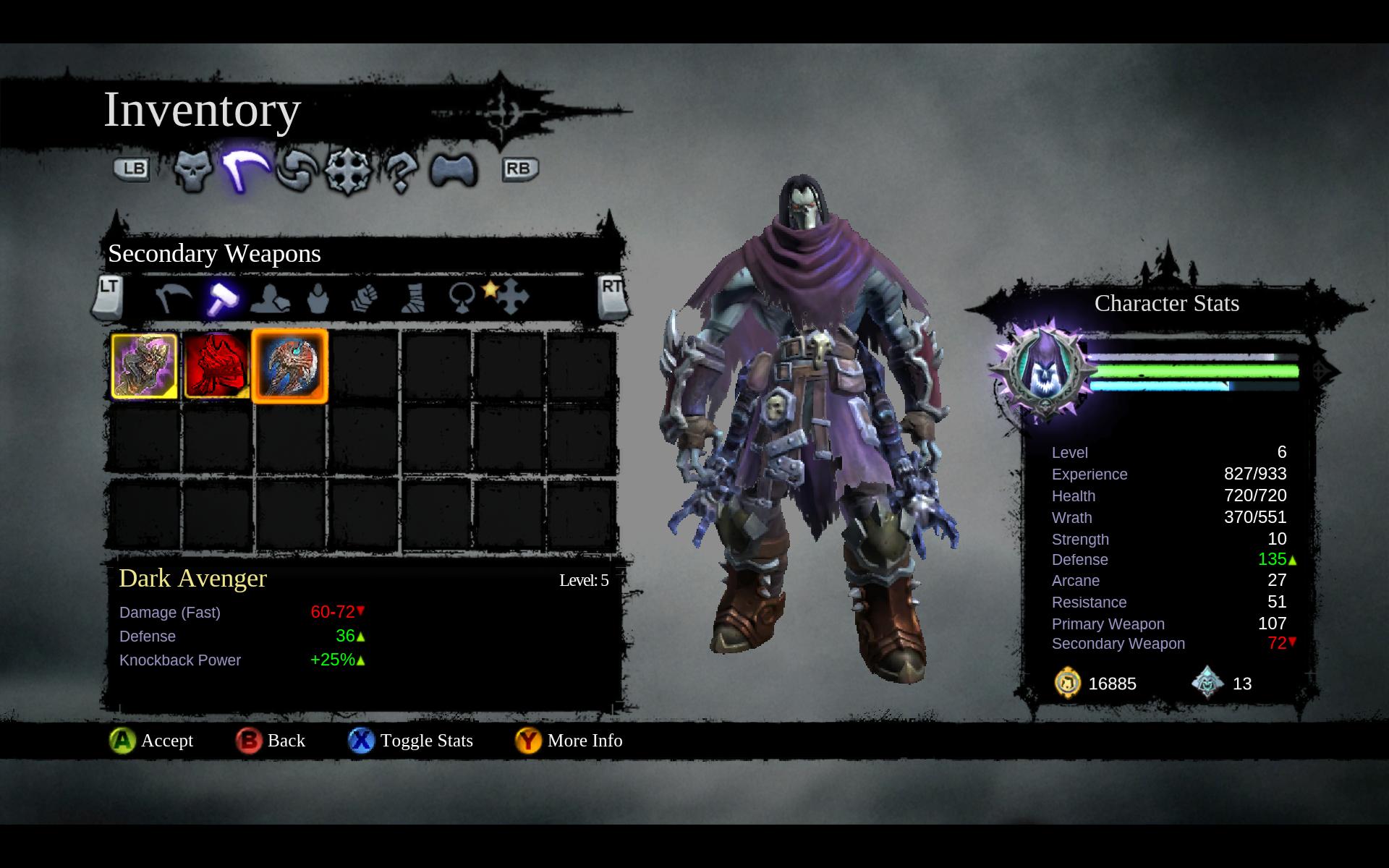Show the chest armor category
The width and height of the screenshot is (1389, 868).
(318, 298)
